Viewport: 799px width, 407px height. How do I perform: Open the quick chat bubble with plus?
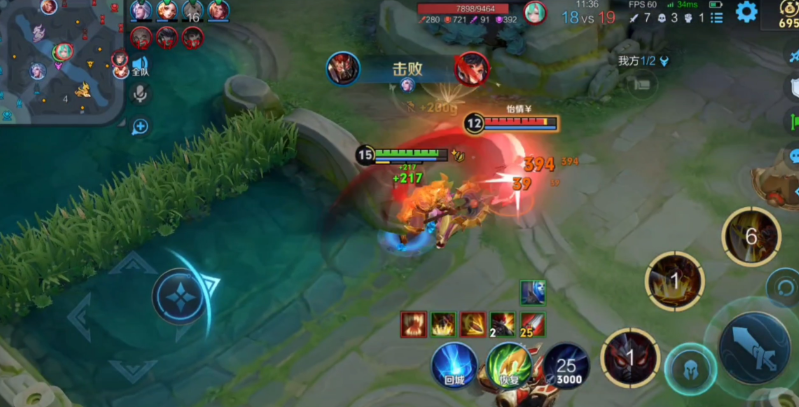pos(140,126)
